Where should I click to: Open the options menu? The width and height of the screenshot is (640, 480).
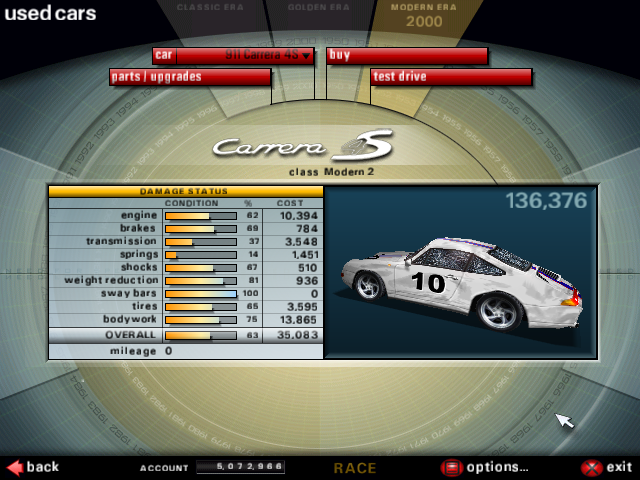click(x=486, y=467)
